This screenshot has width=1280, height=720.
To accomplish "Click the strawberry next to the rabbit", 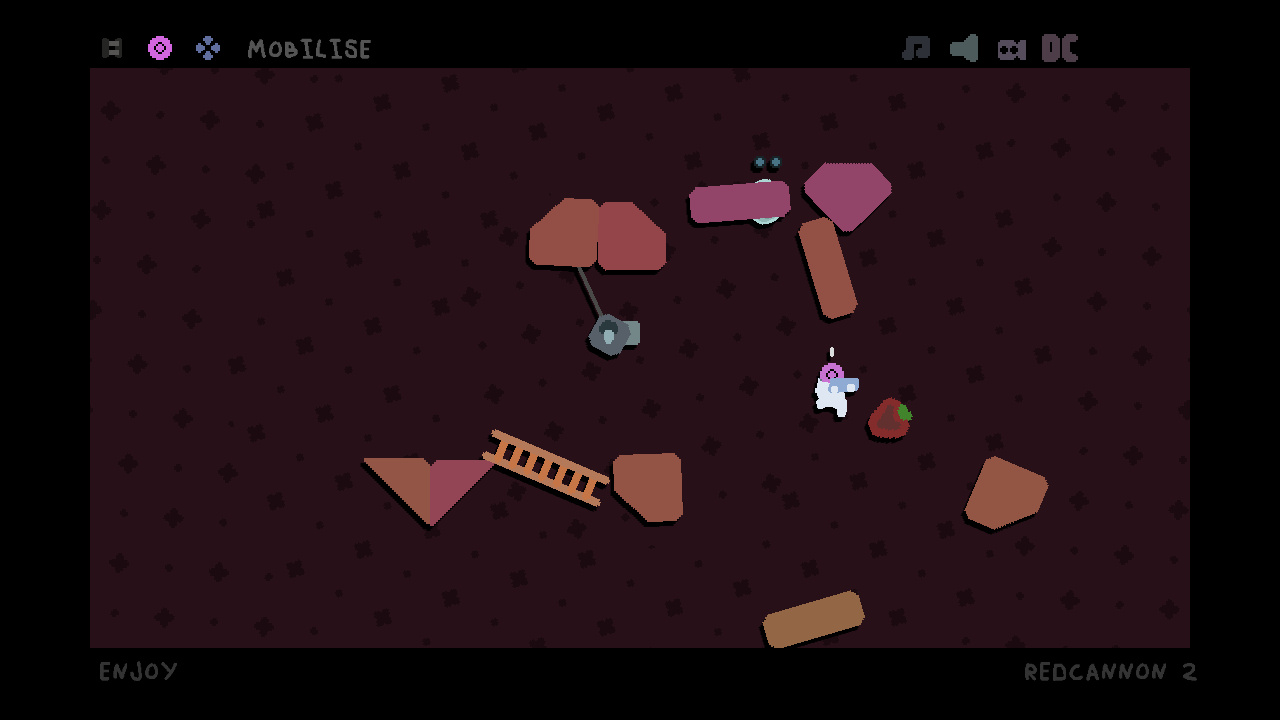I will point(888,417).
